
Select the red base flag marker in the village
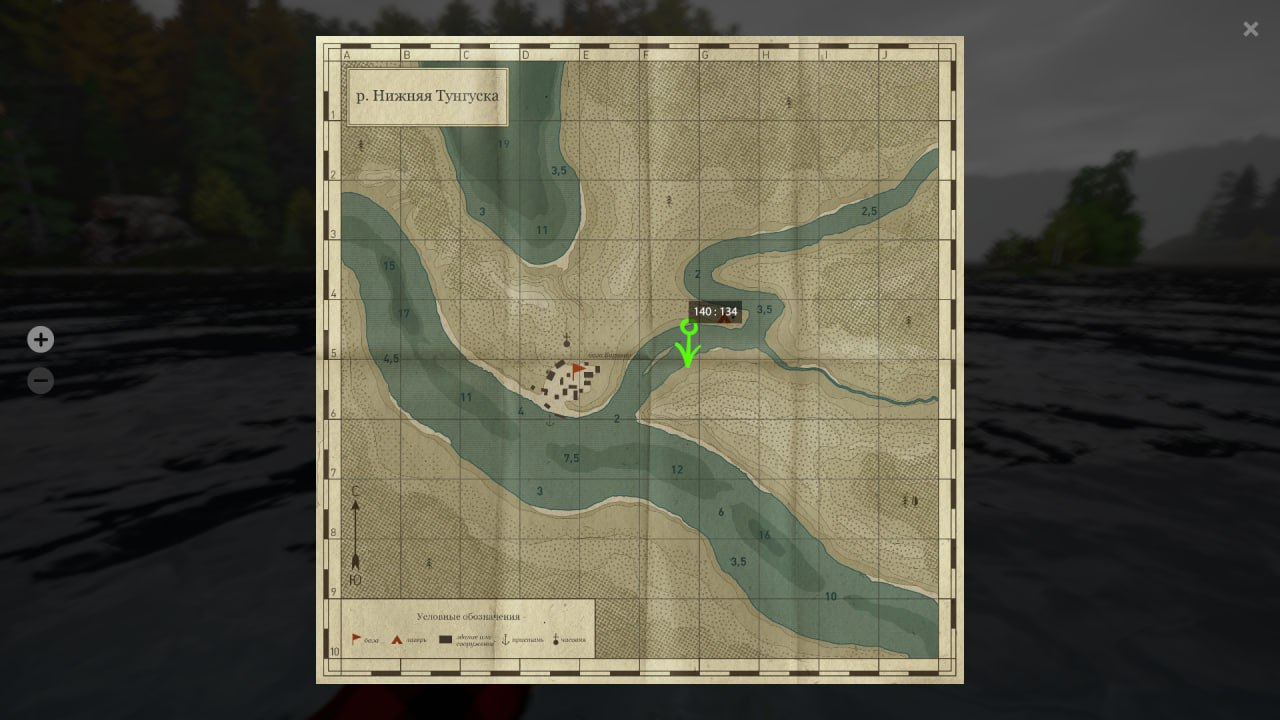pos(578,369)
